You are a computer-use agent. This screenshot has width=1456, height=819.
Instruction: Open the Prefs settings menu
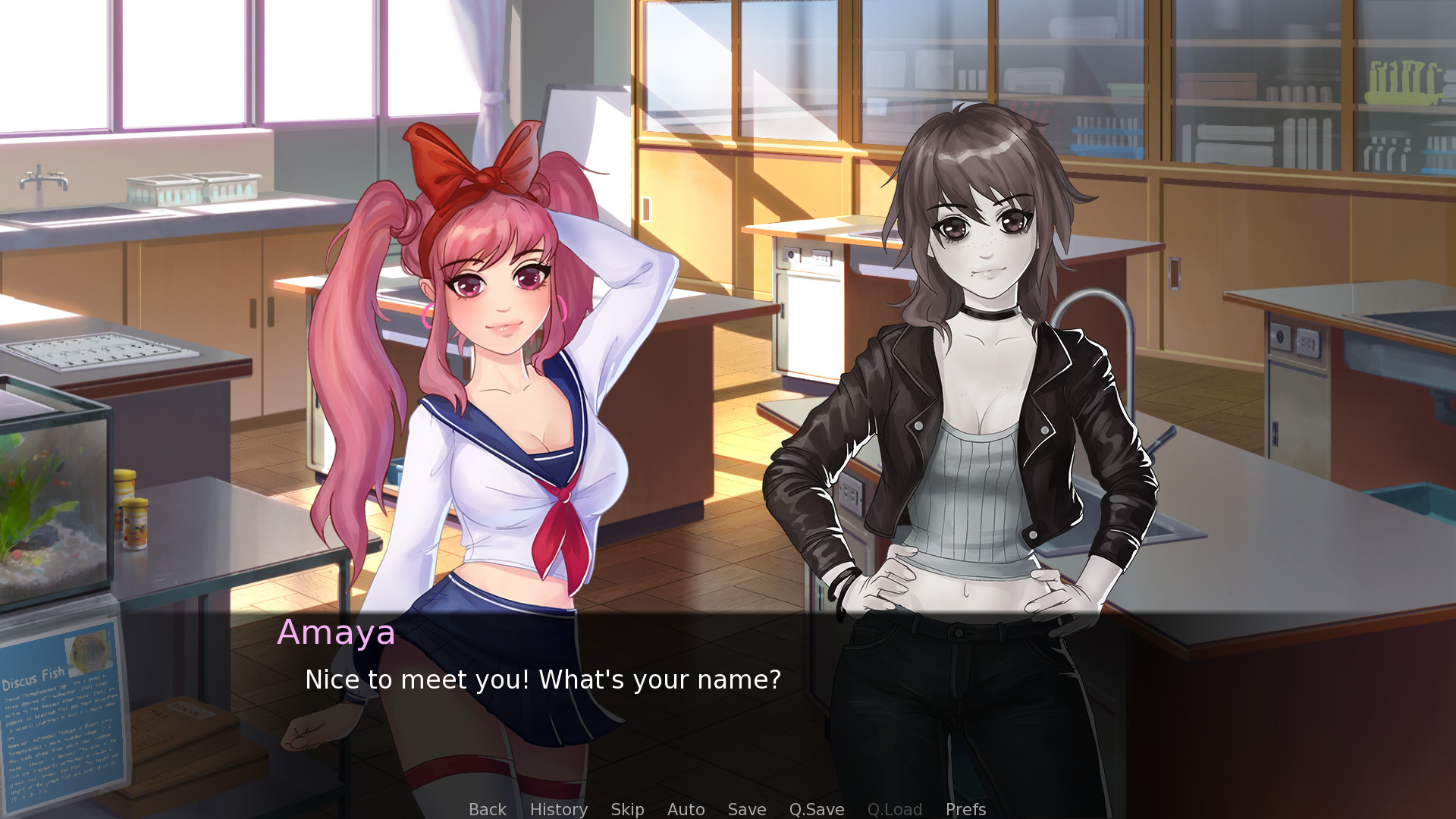965,809
